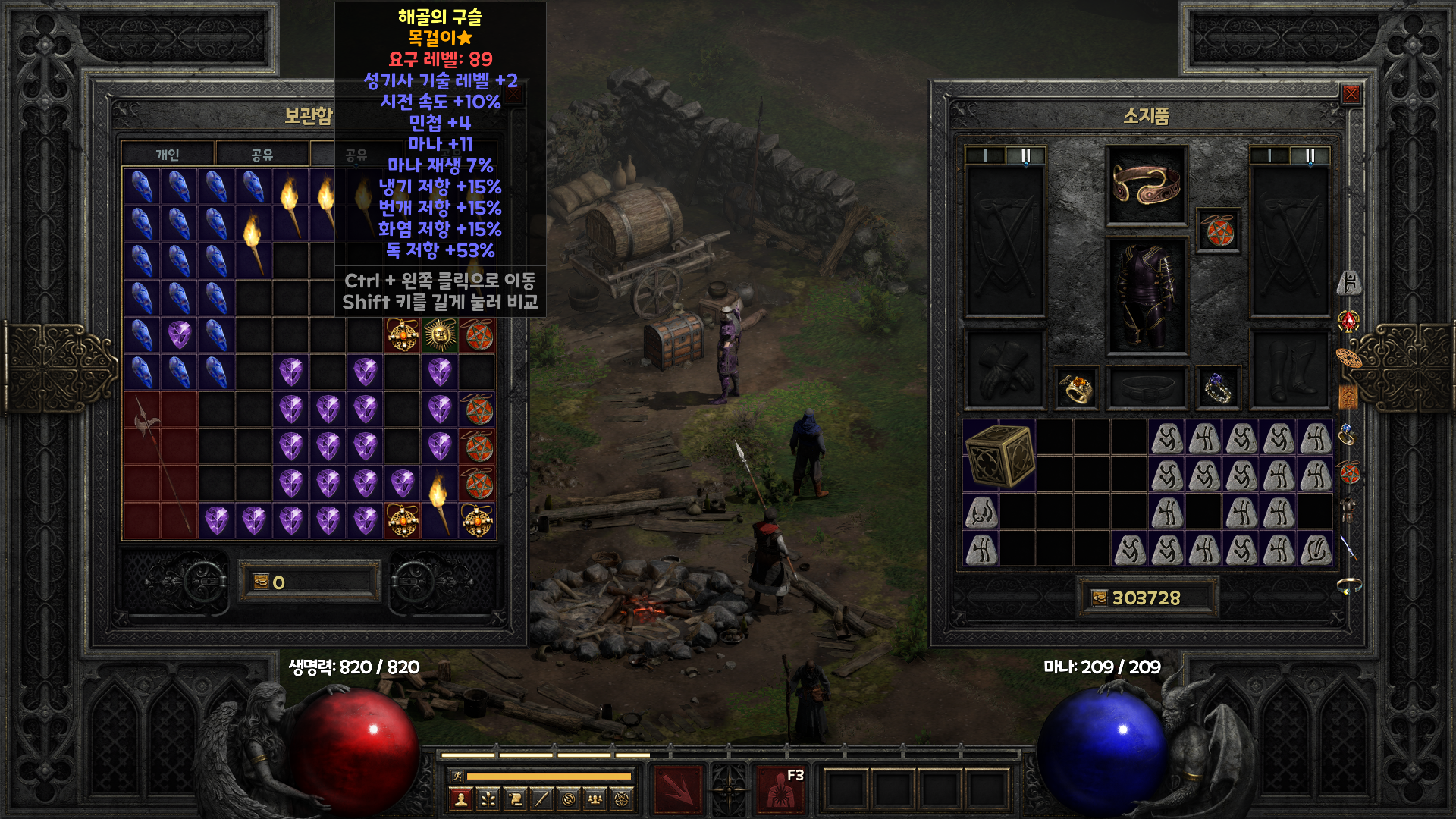Open the party button showing three figures
The height and width of the screenshot is (819, 1456).
[595, 799]
